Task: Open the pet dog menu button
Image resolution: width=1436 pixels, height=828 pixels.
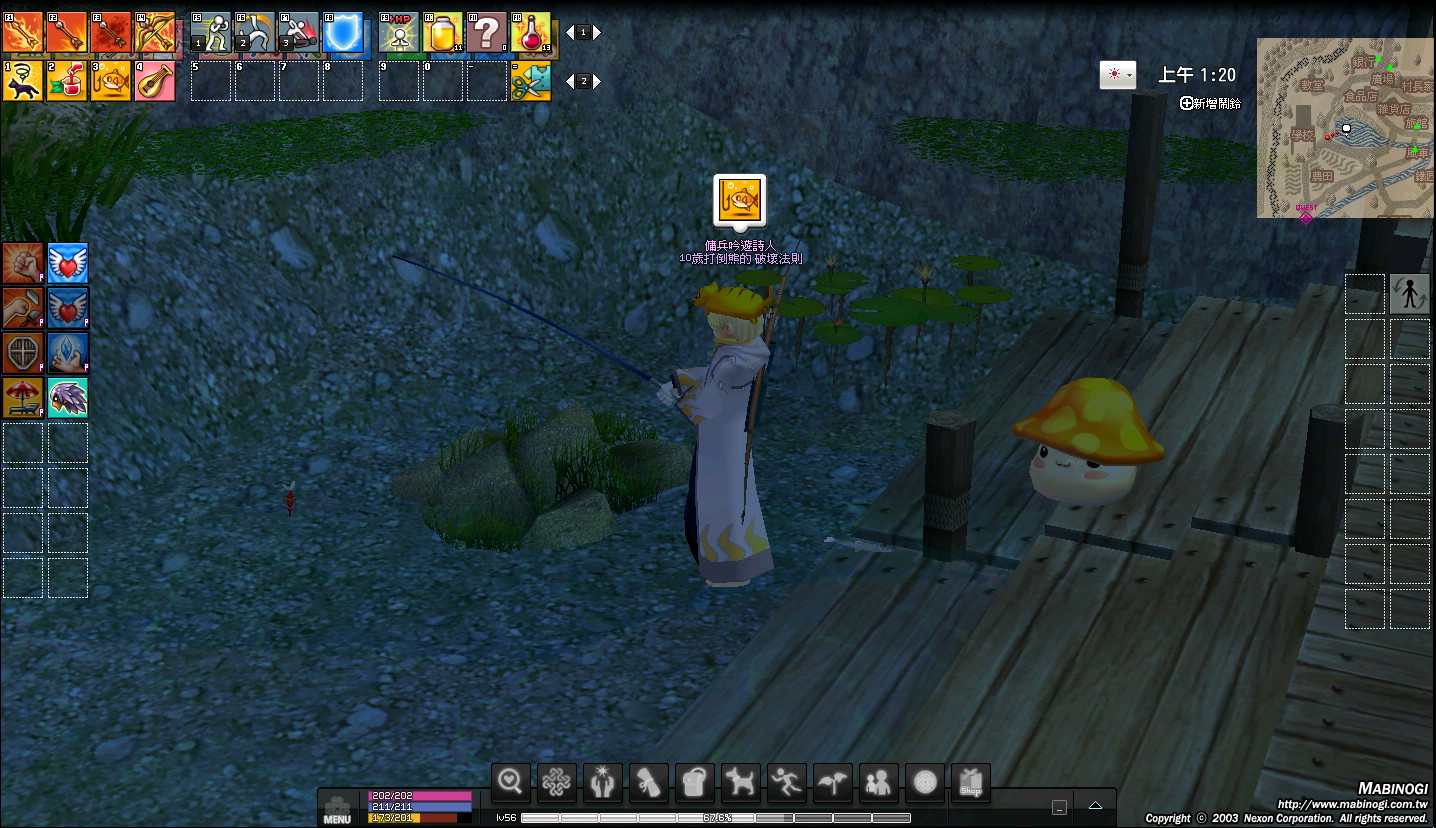Action: [x=741, y=782]
